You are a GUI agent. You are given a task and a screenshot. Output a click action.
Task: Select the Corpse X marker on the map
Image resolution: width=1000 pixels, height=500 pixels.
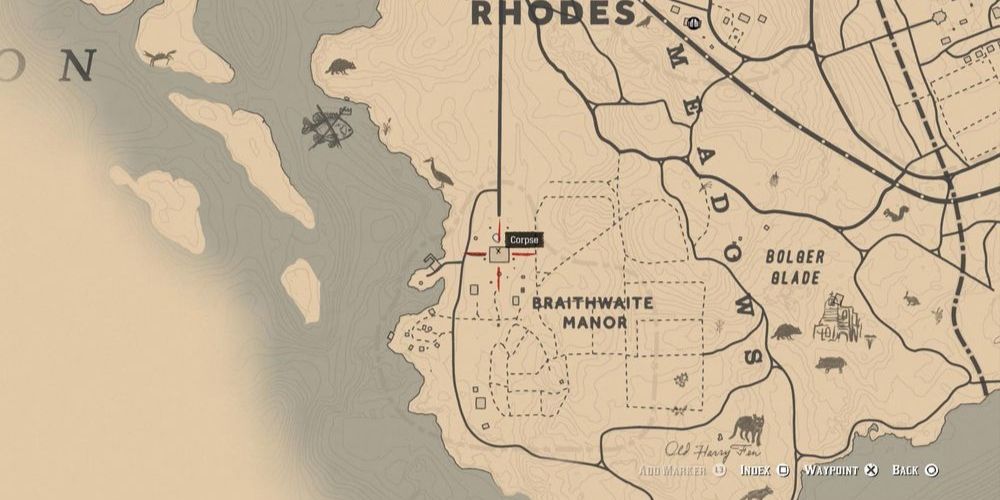coord(498,254)
